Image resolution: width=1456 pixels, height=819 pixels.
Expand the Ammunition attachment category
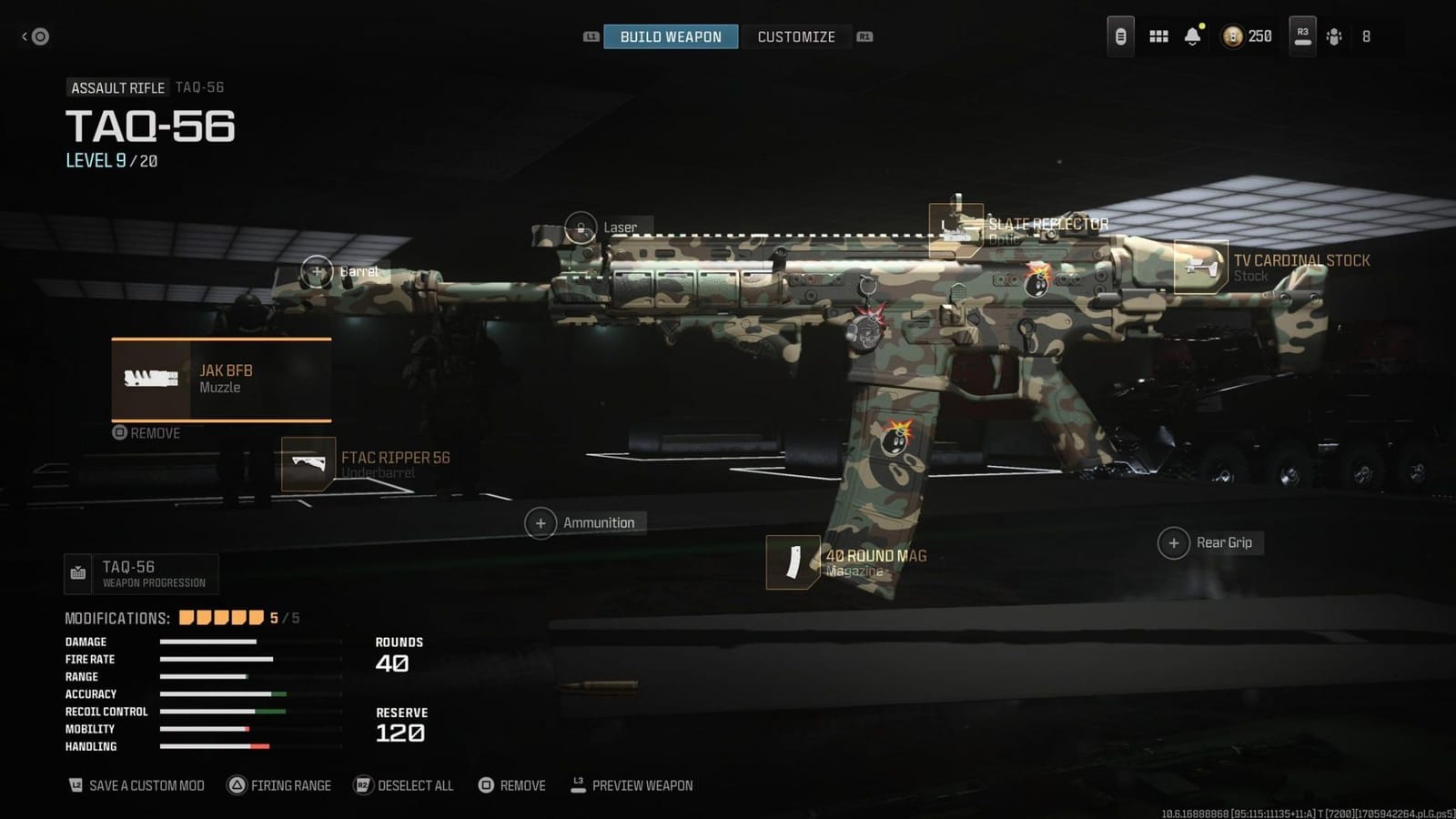(540, 522)
